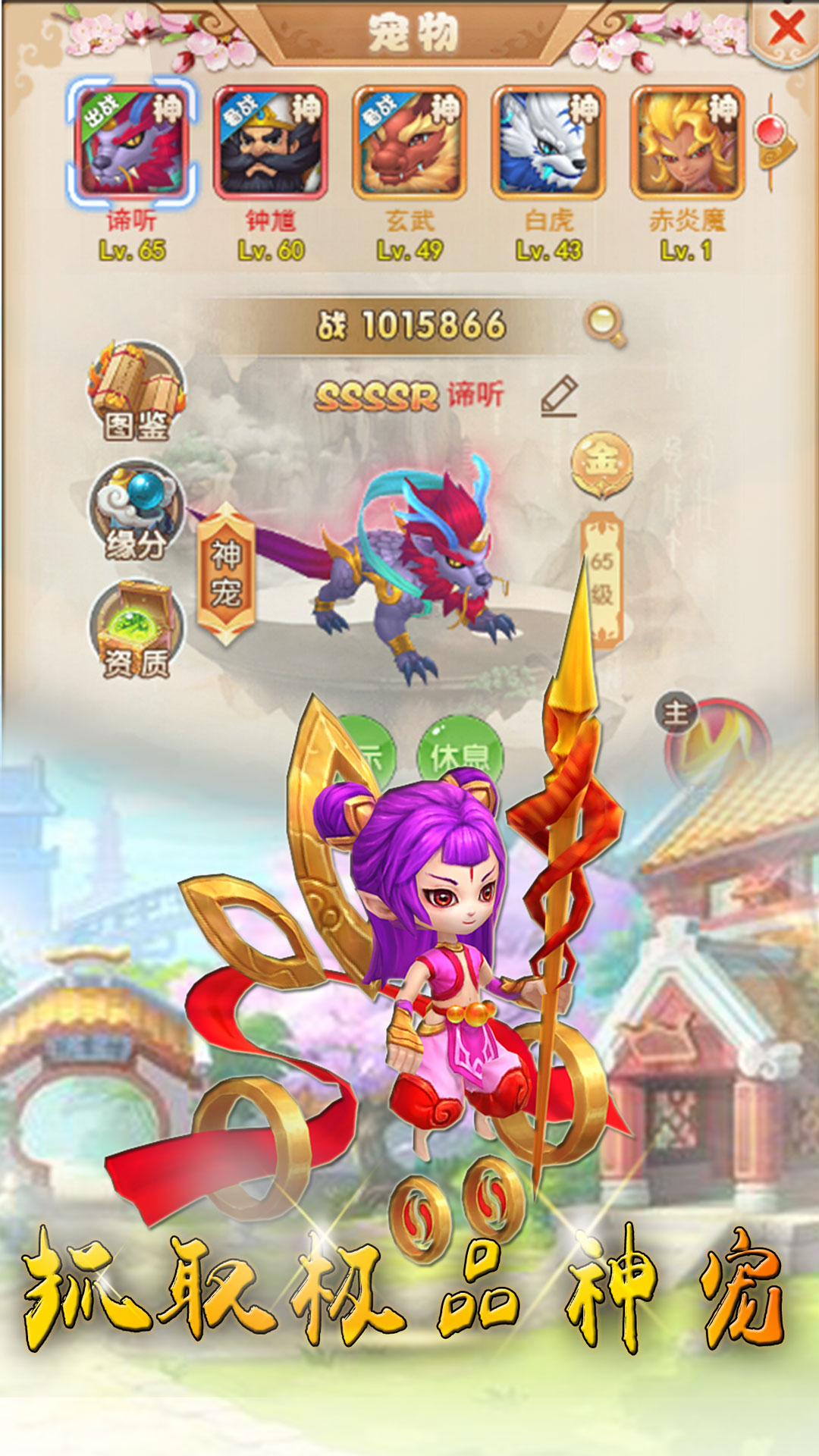The image size is (819, 1456).
Task: Open the 资质 aptitude menu
Action: (136, 629)
